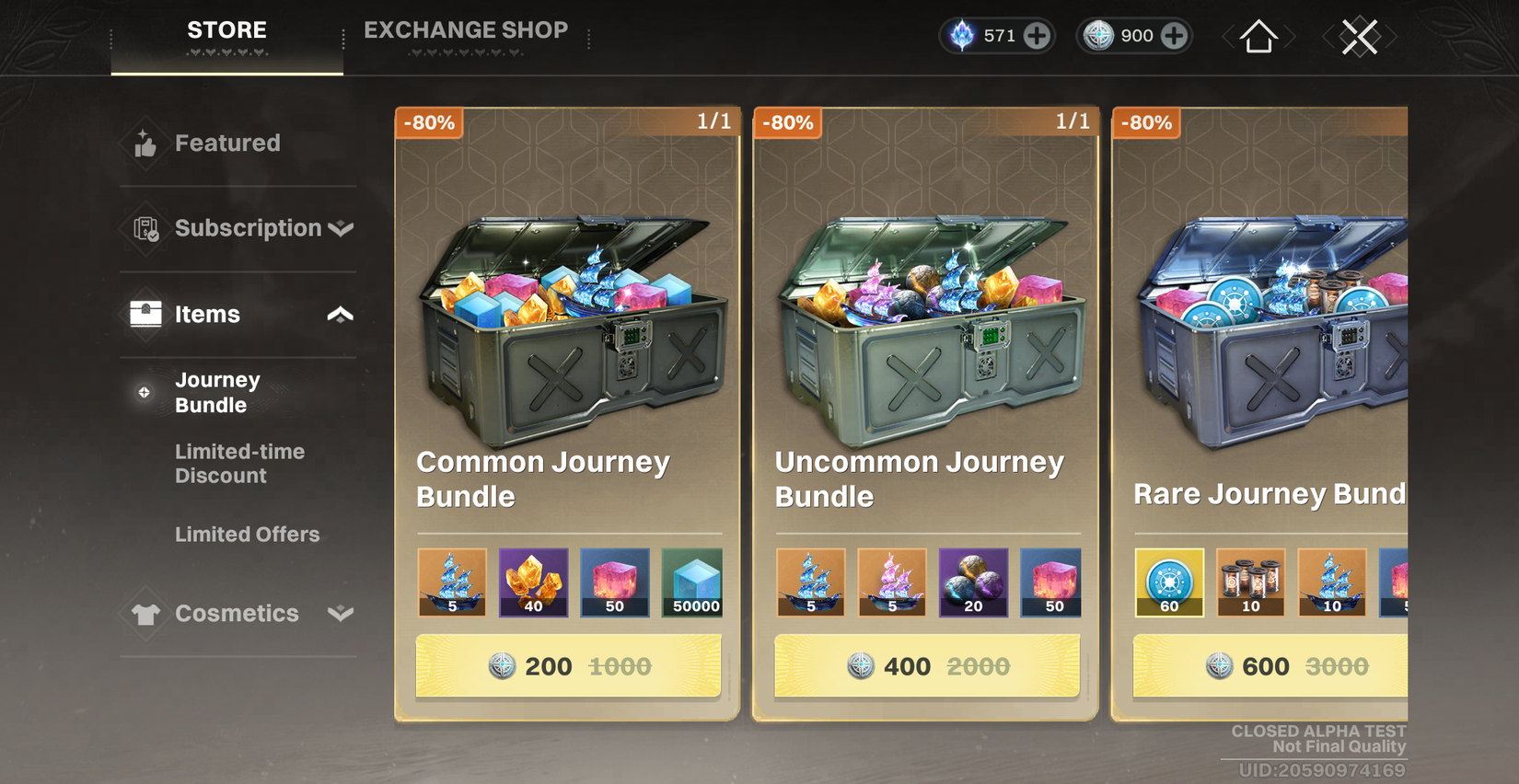Open Limited Offers from the sidebar
Screen dimensions: 1519x784
[247, 534]
